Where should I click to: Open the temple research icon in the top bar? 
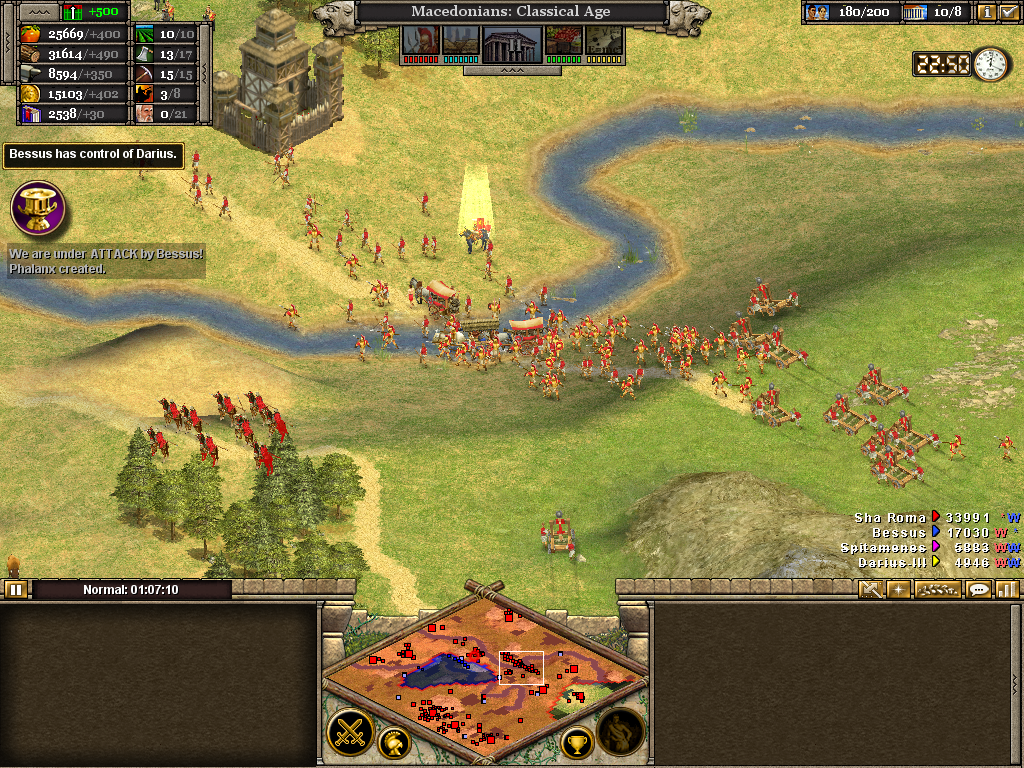512,42
